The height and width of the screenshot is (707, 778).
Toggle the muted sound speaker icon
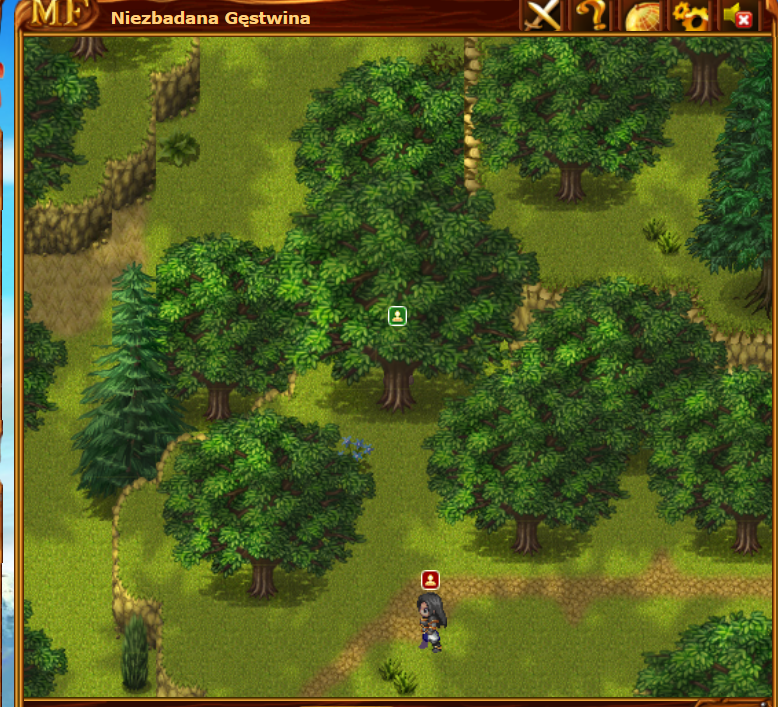[x=738, y=15]
